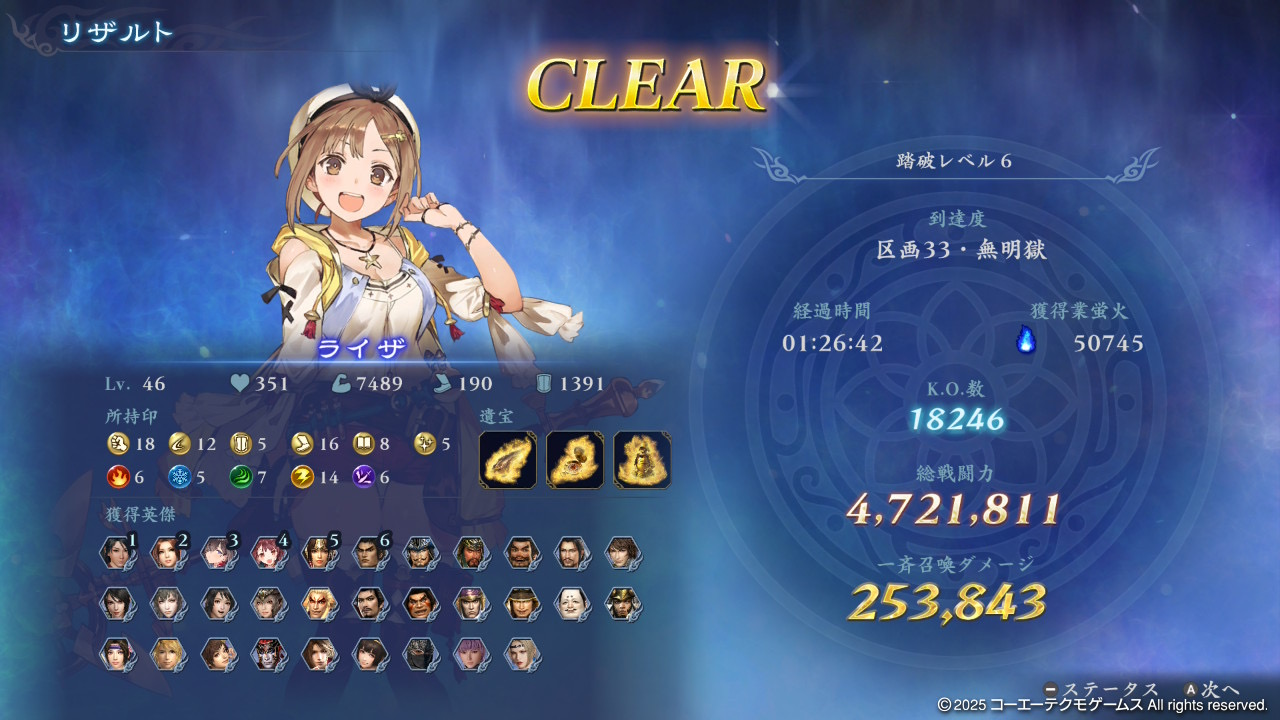
Task: Inspect the flaming lantern relic on the right
Action: (642, 460)
